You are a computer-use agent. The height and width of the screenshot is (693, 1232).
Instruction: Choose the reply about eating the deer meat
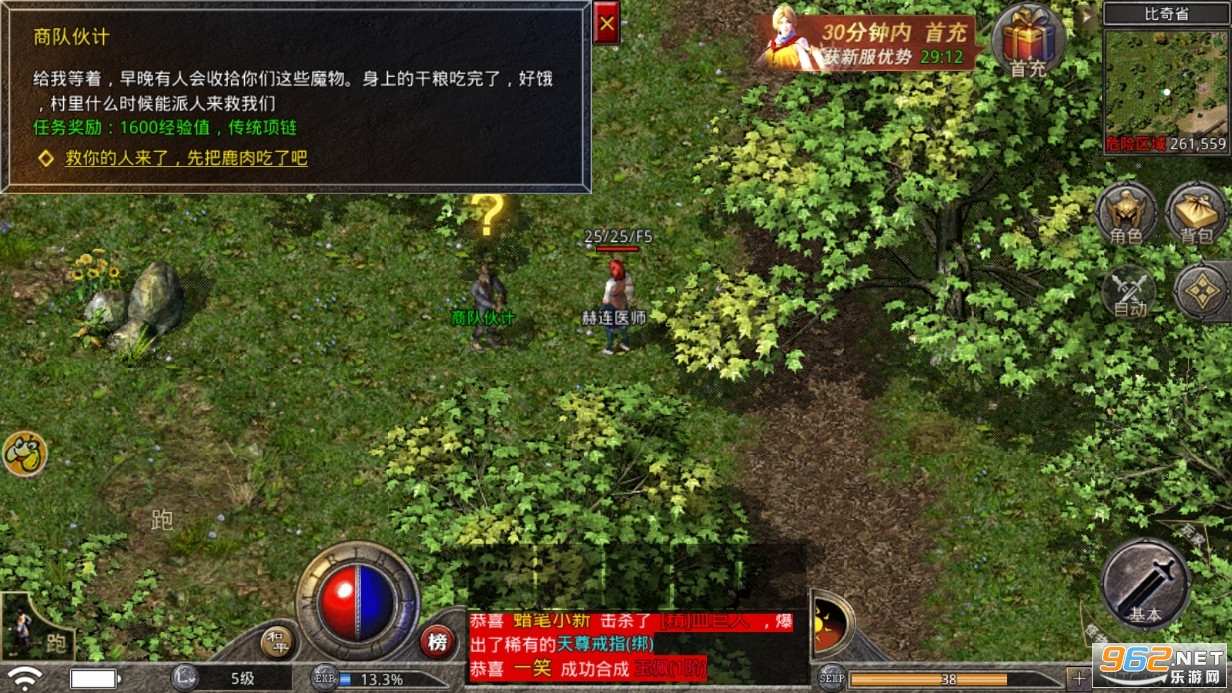point(186,158)
